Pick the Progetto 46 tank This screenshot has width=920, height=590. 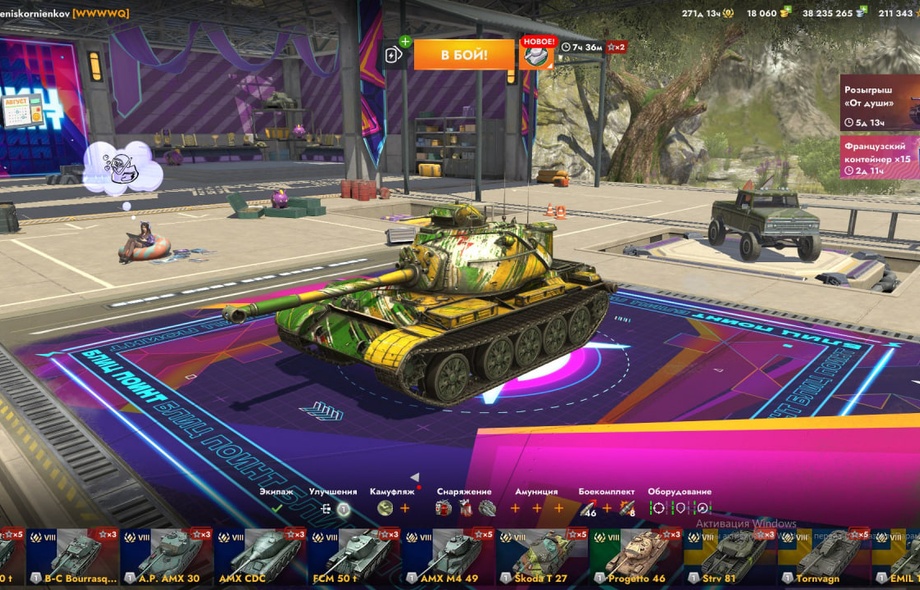[x=635, y=557]
